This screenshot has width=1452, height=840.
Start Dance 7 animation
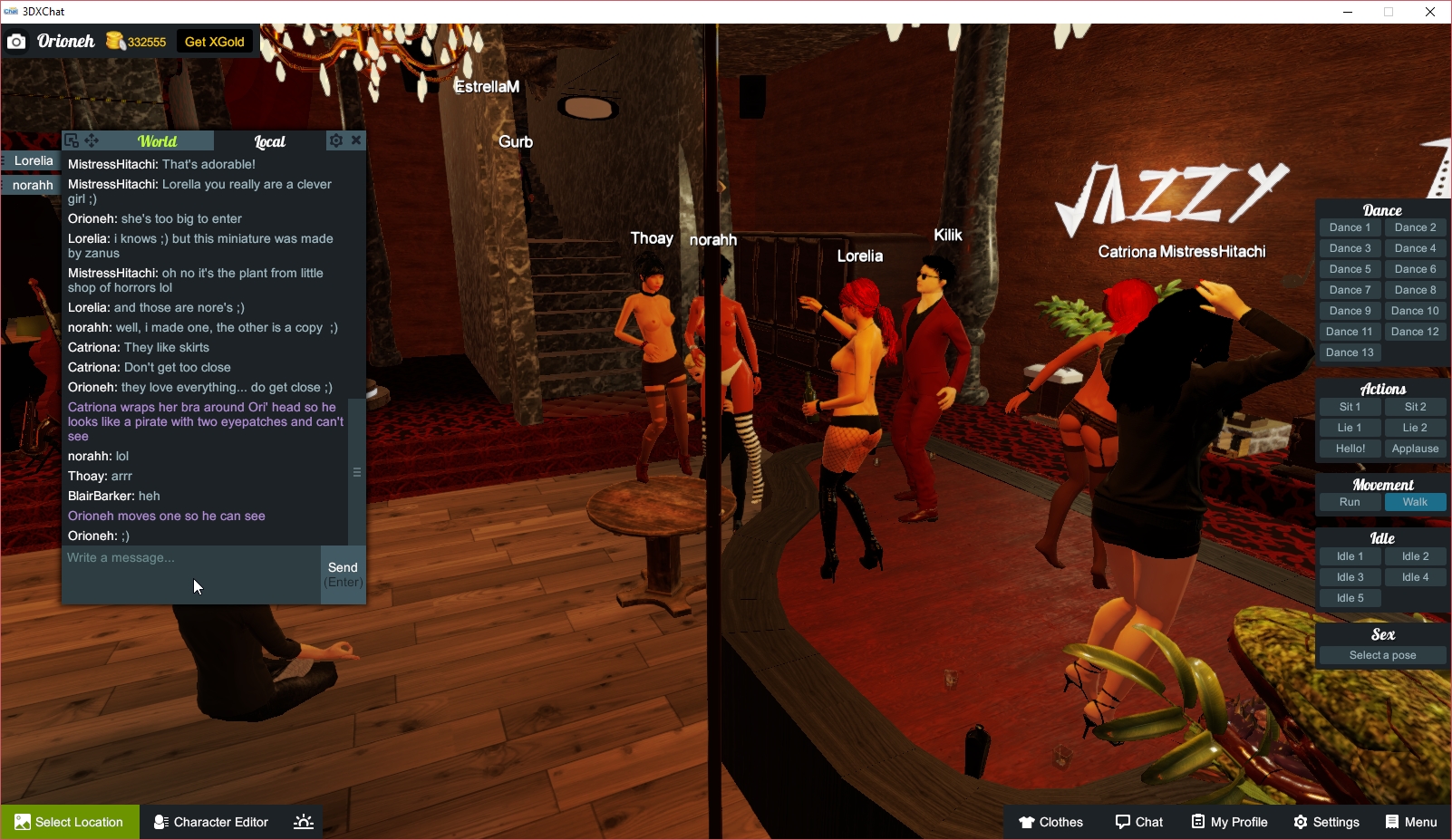(1350, 289)
